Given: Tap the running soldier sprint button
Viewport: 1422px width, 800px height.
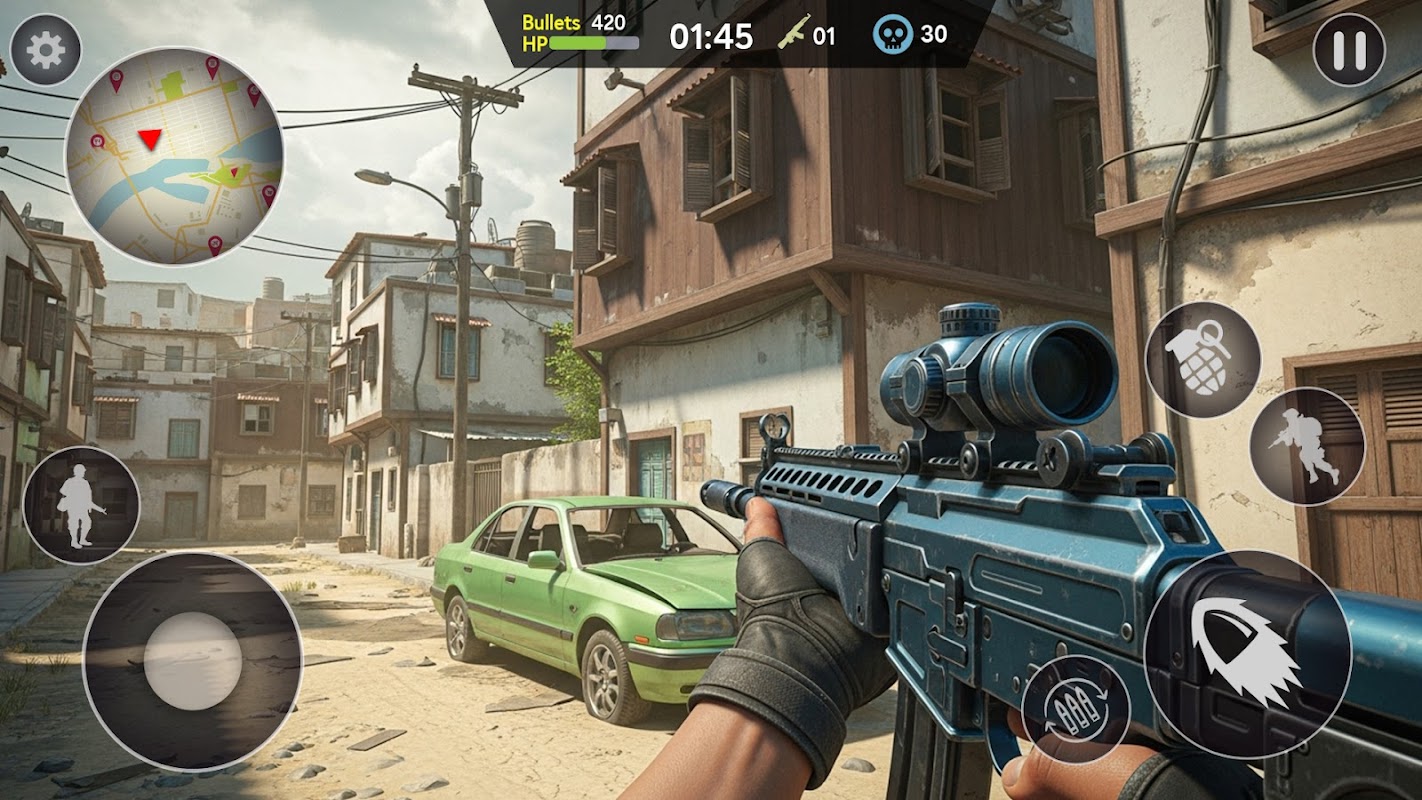Looking at the screenshot, I should click(x=1307, y=446).
